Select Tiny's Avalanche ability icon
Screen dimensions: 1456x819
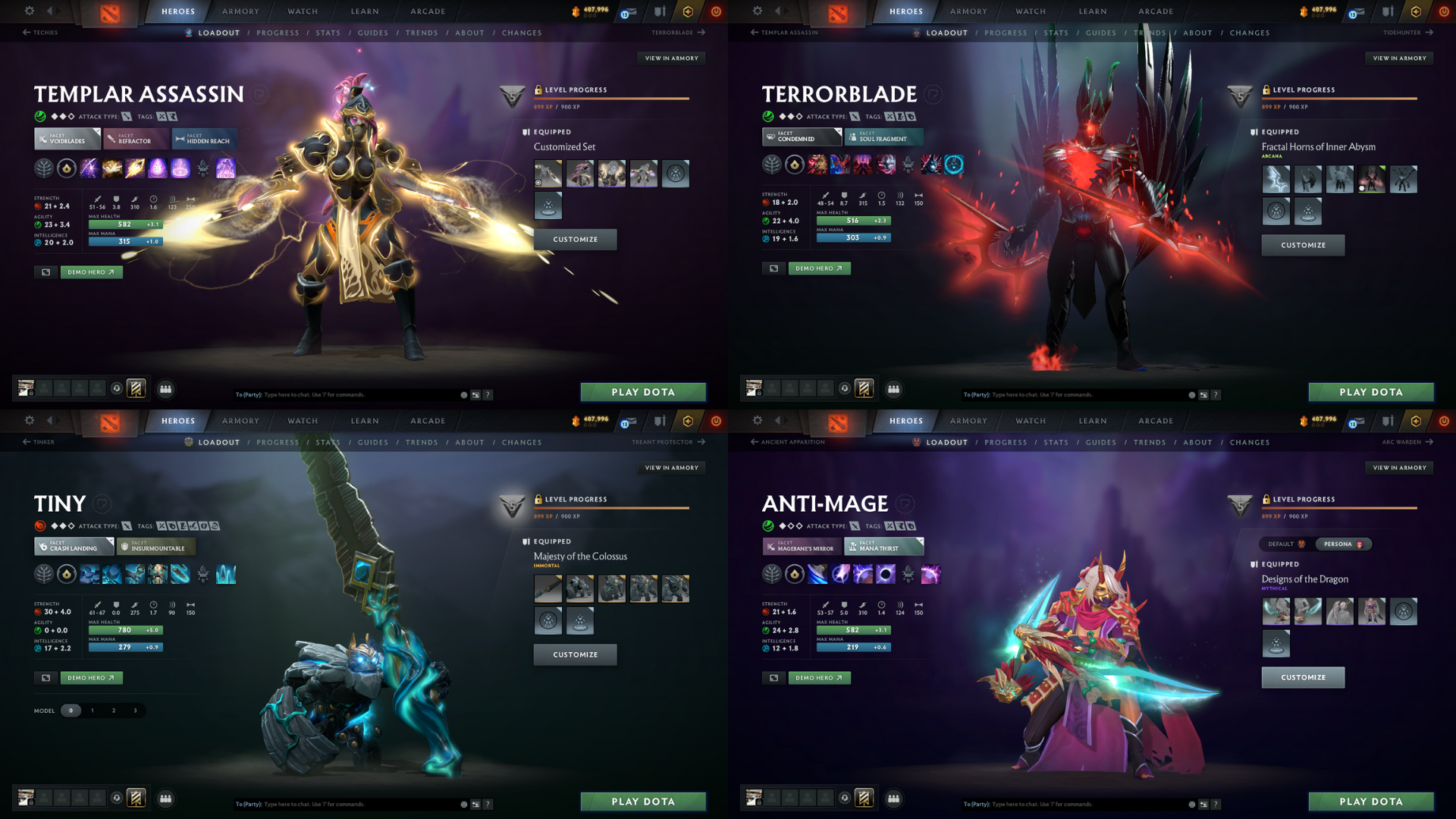(89, 575)
